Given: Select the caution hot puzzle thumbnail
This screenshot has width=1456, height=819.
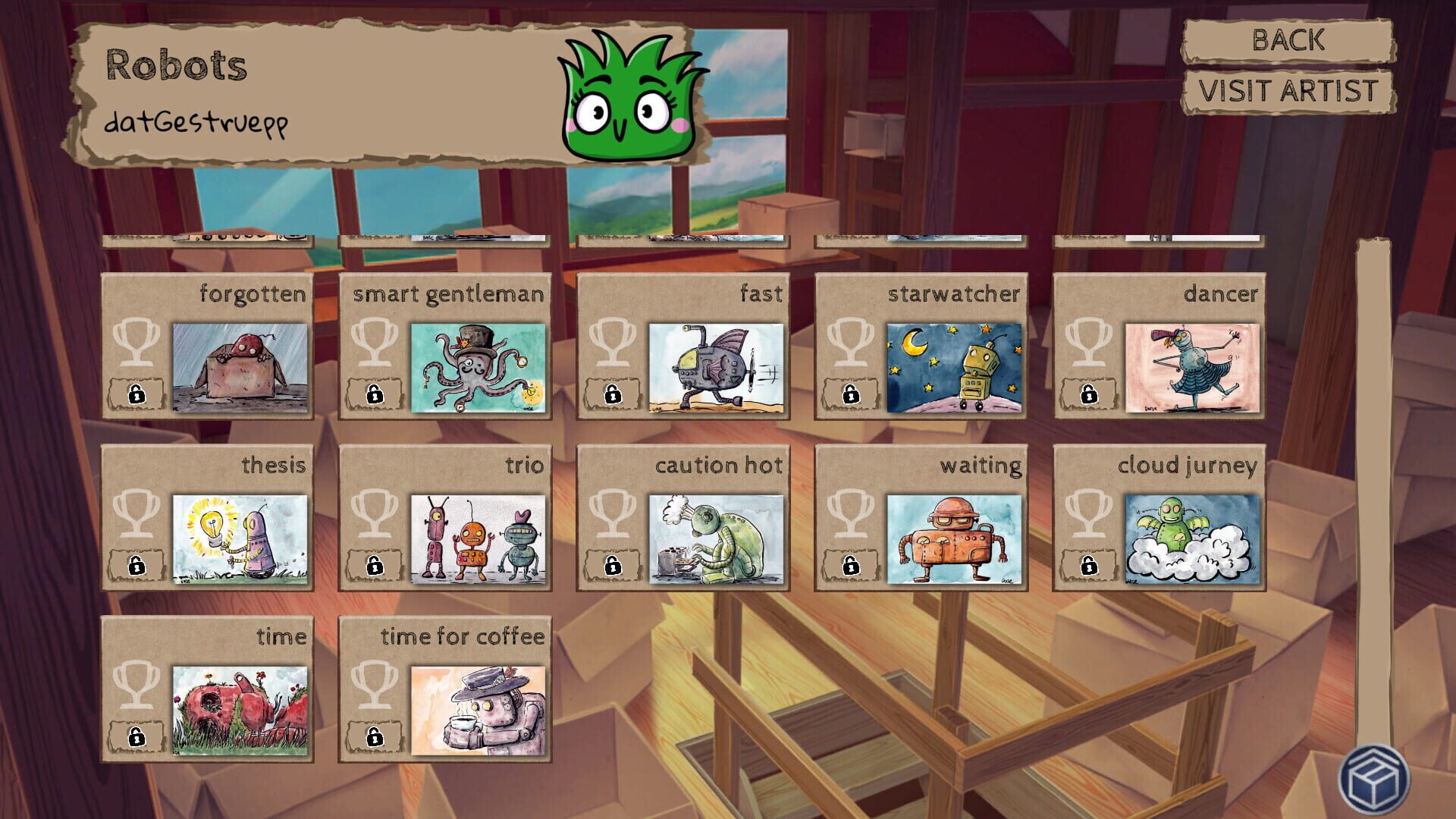Looking at the screenshot, I should [716, 538].
